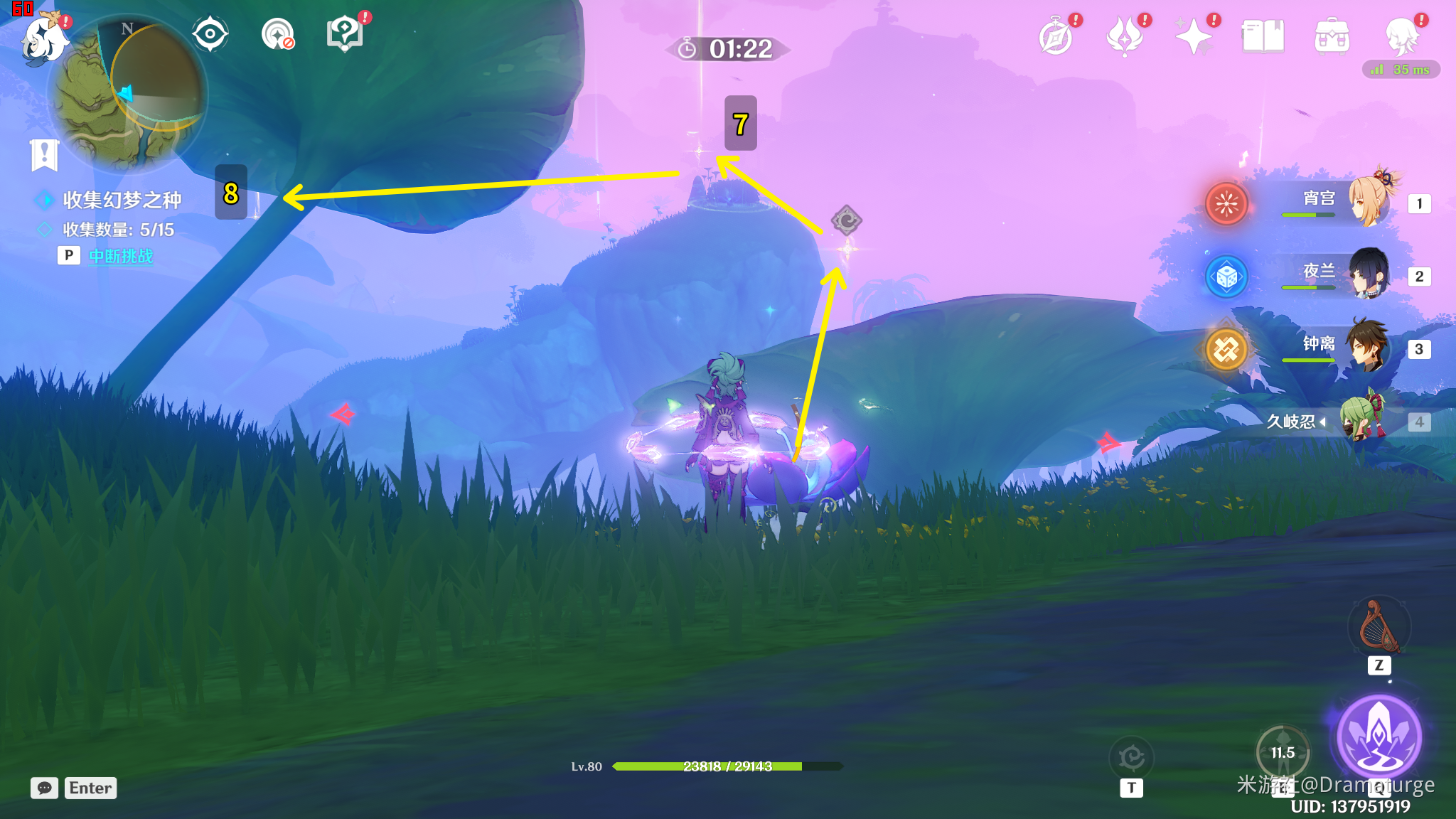1456x819 pixels.
Task: Open the adventurer compass events icon
Action: [x=1056, y=37]
